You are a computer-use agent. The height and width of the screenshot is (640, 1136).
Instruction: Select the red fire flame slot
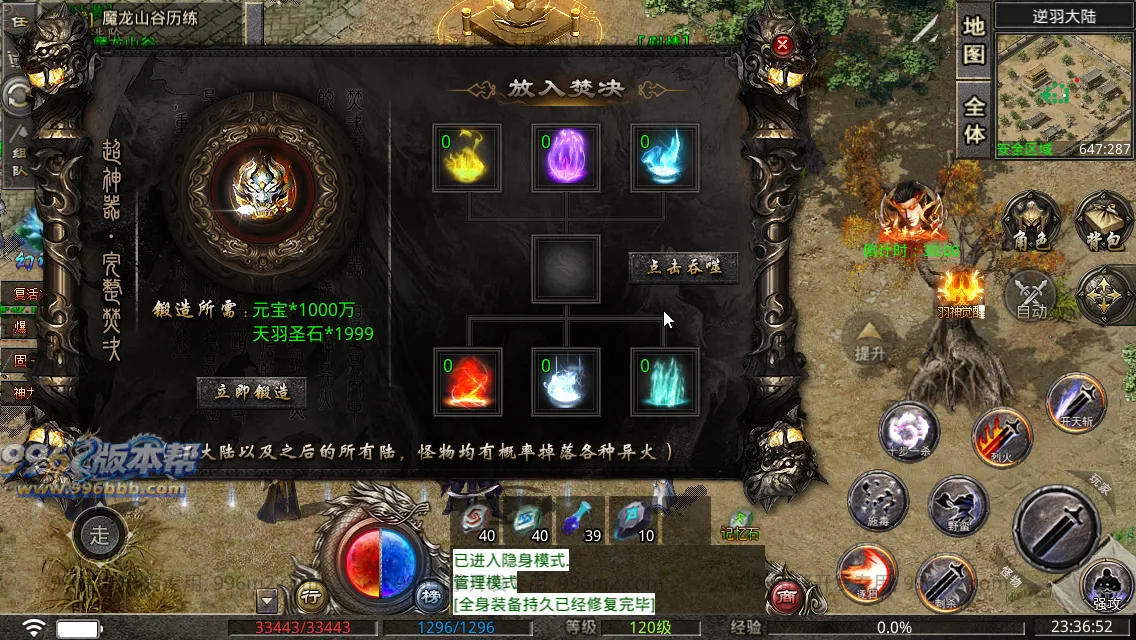pyautogui.click(x=467, y=381)
